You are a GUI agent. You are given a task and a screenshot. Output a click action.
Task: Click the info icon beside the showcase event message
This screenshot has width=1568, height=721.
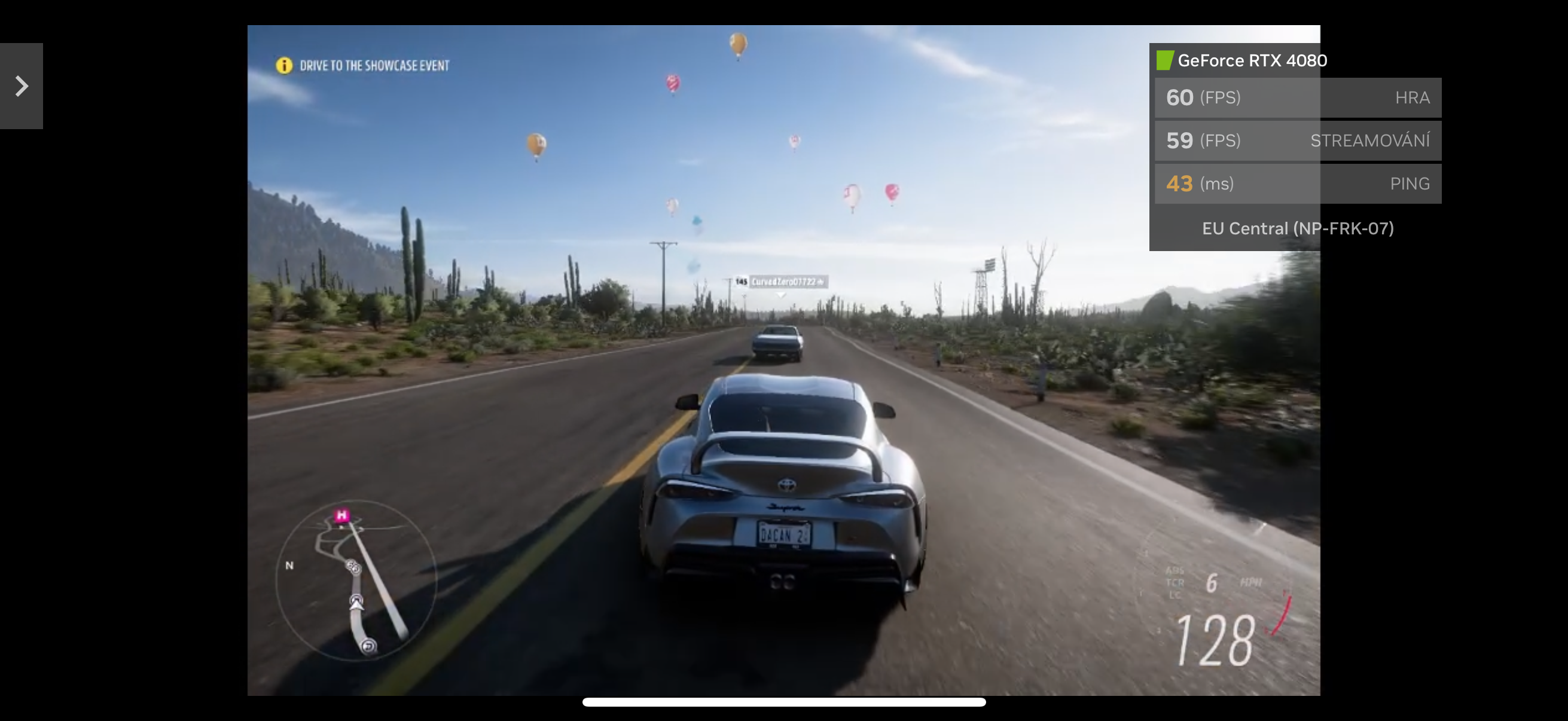pos(283,65)
